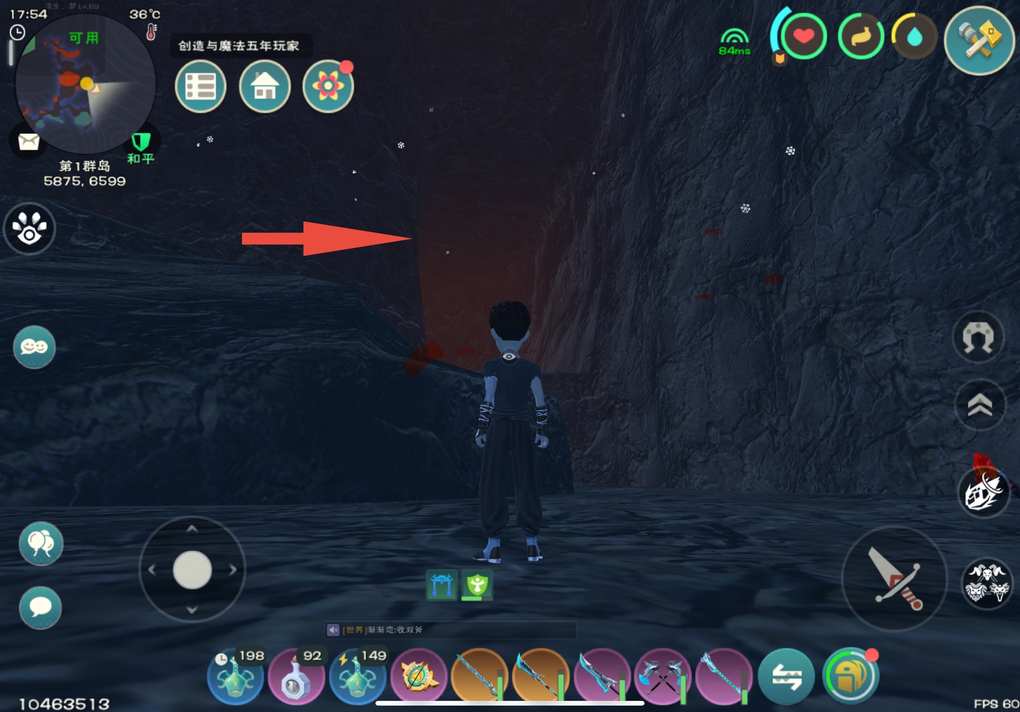Open the chat speech bubble button
The height and width of the screenshot is (712, 1020).
click(x=41, y=607)
